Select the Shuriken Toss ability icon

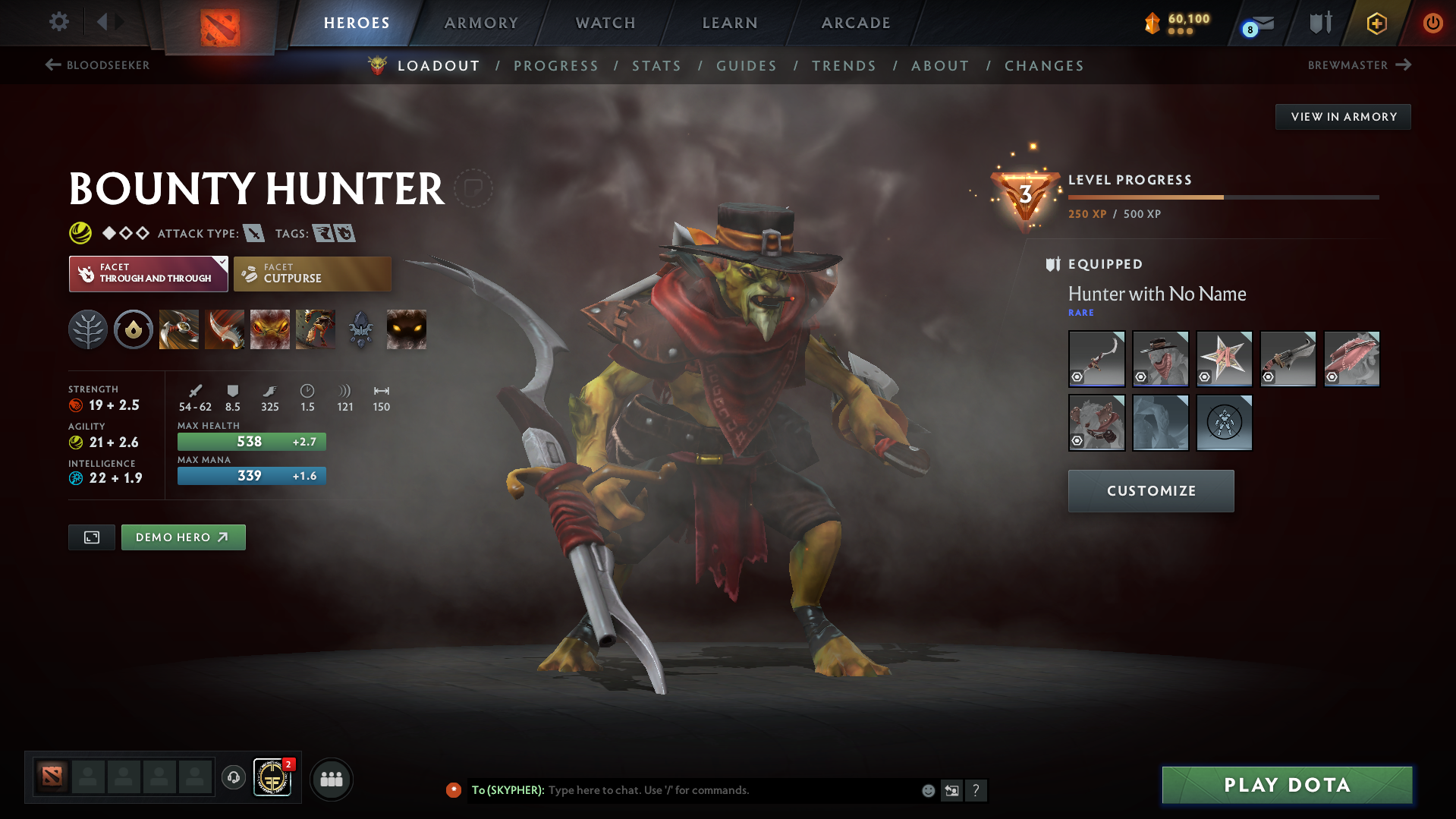(179, 329)
